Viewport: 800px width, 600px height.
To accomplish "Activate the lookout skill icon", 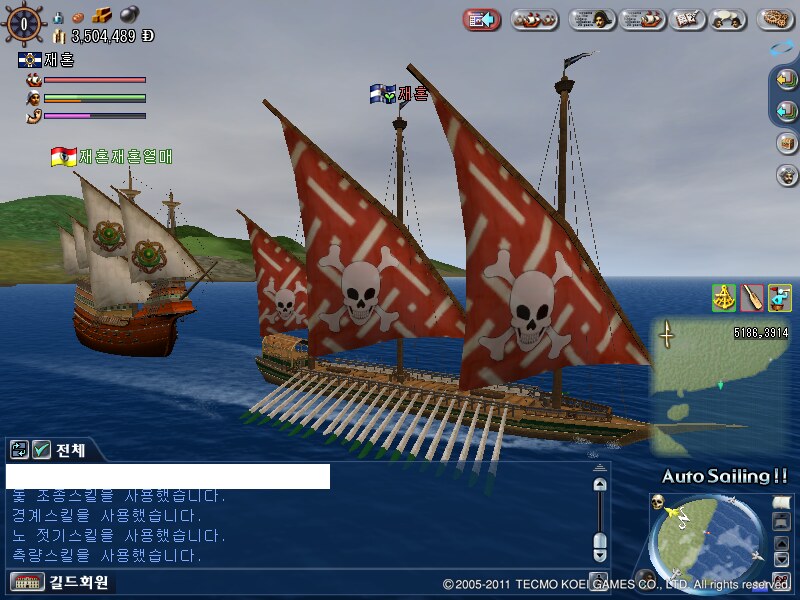I will click(779, 297).
